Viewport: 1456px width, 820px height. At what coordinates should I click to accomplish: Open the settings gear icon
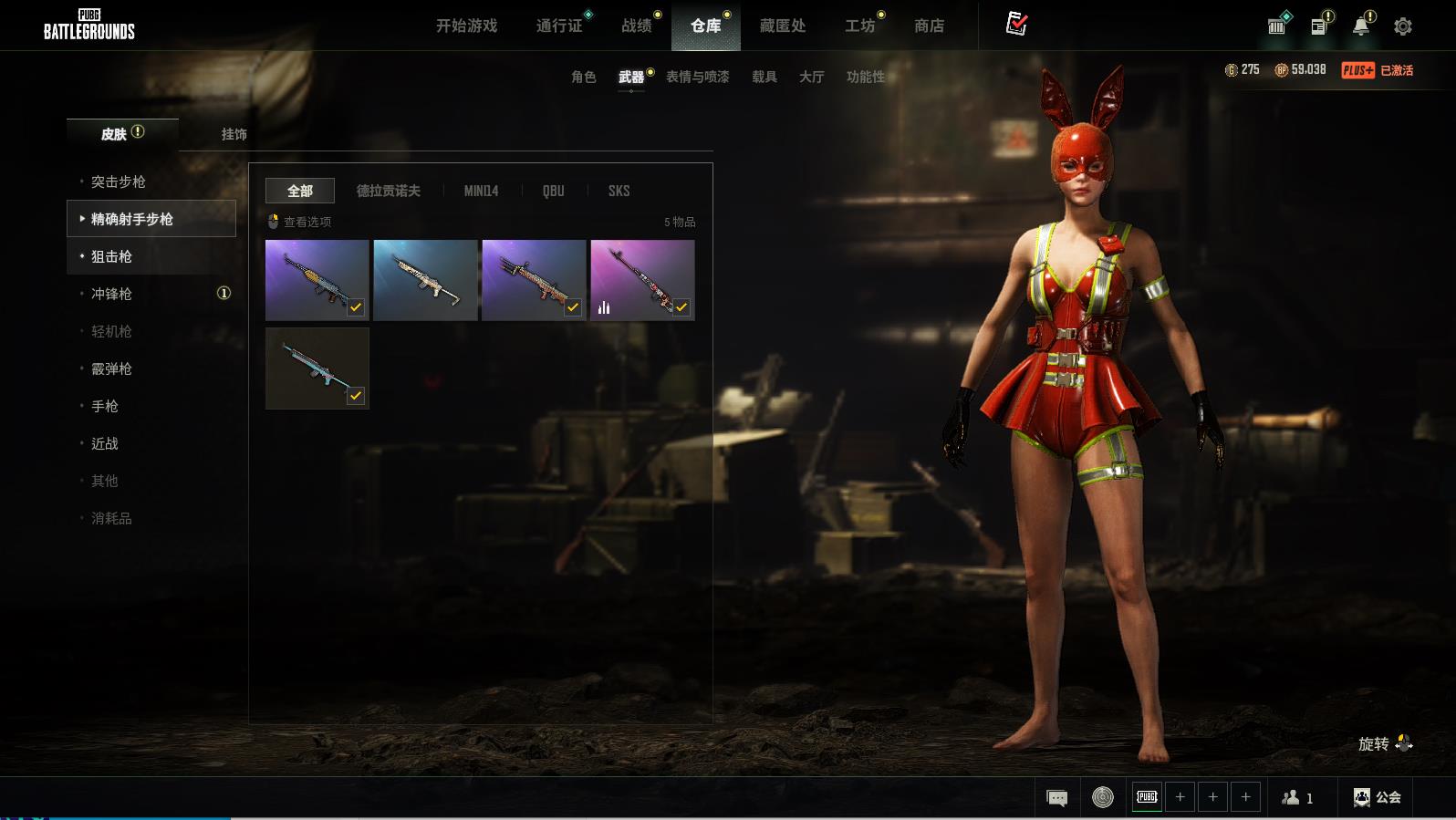tap(1403, 26)
